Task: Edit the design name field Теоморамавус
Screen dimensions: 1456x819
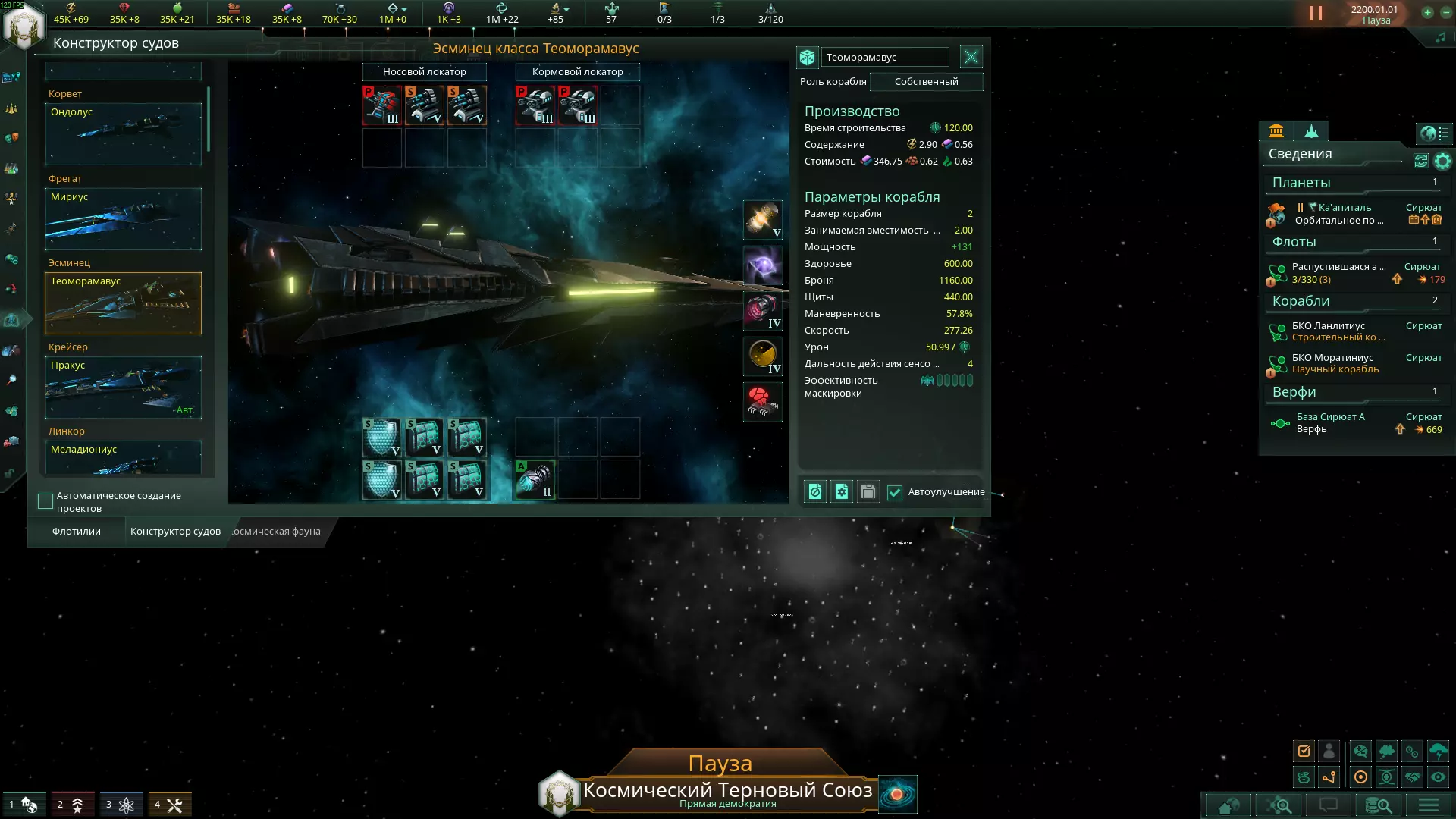Action: [884, 58]
